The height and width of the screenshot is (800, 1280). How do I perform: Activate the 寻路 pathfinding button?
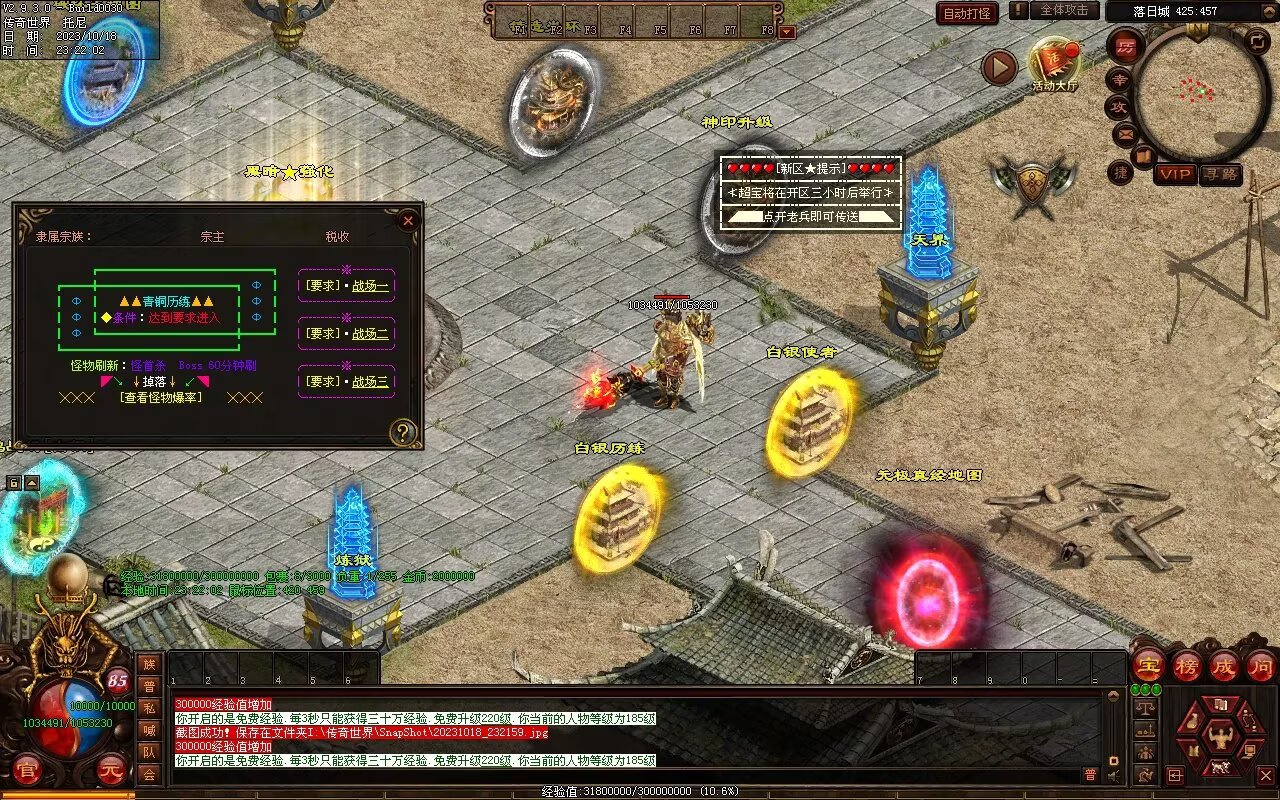[x=1220, y=174]
